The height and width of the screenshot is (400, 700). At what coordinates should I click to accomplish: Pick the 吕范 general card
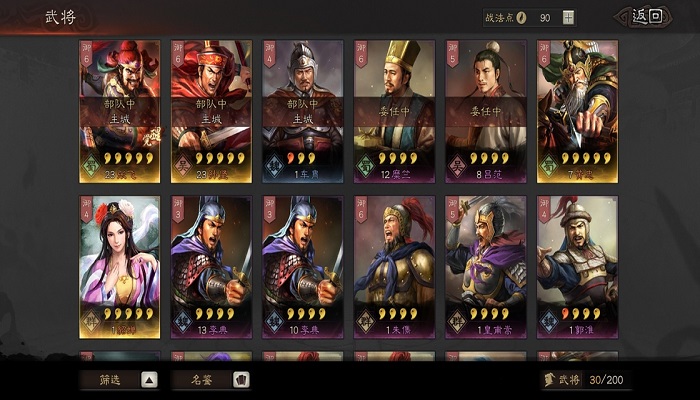pyautogui.click(x=485, y=110)
